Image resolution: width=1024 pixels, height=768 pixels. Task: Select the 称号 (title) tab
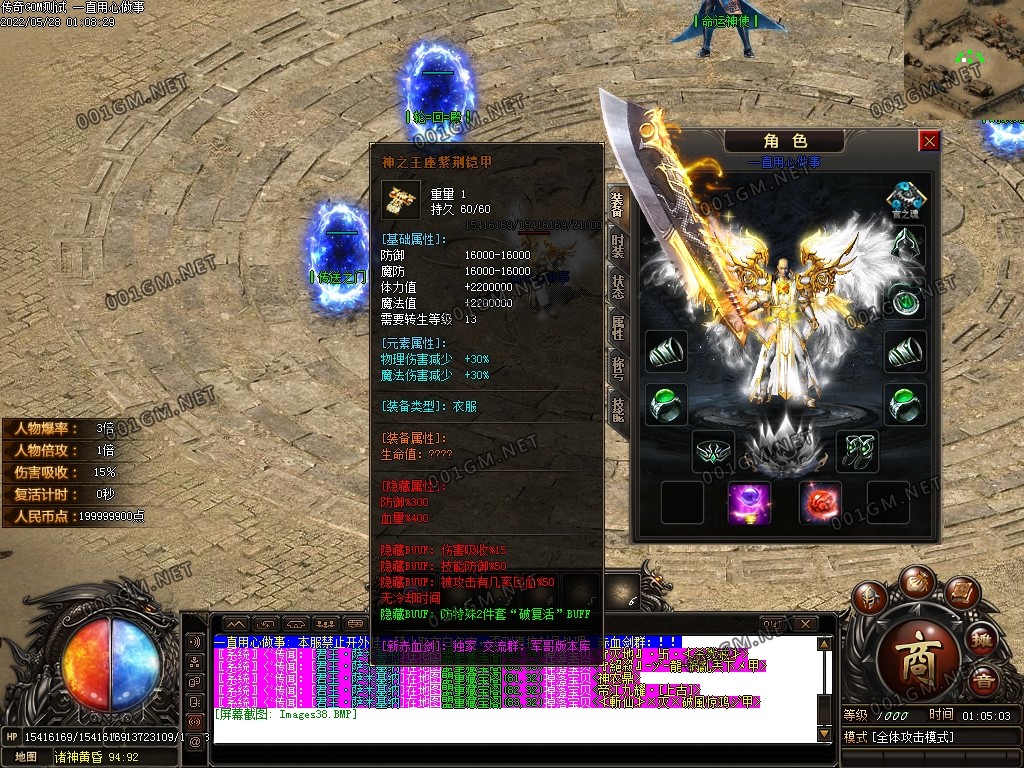(x=617, y=368)
